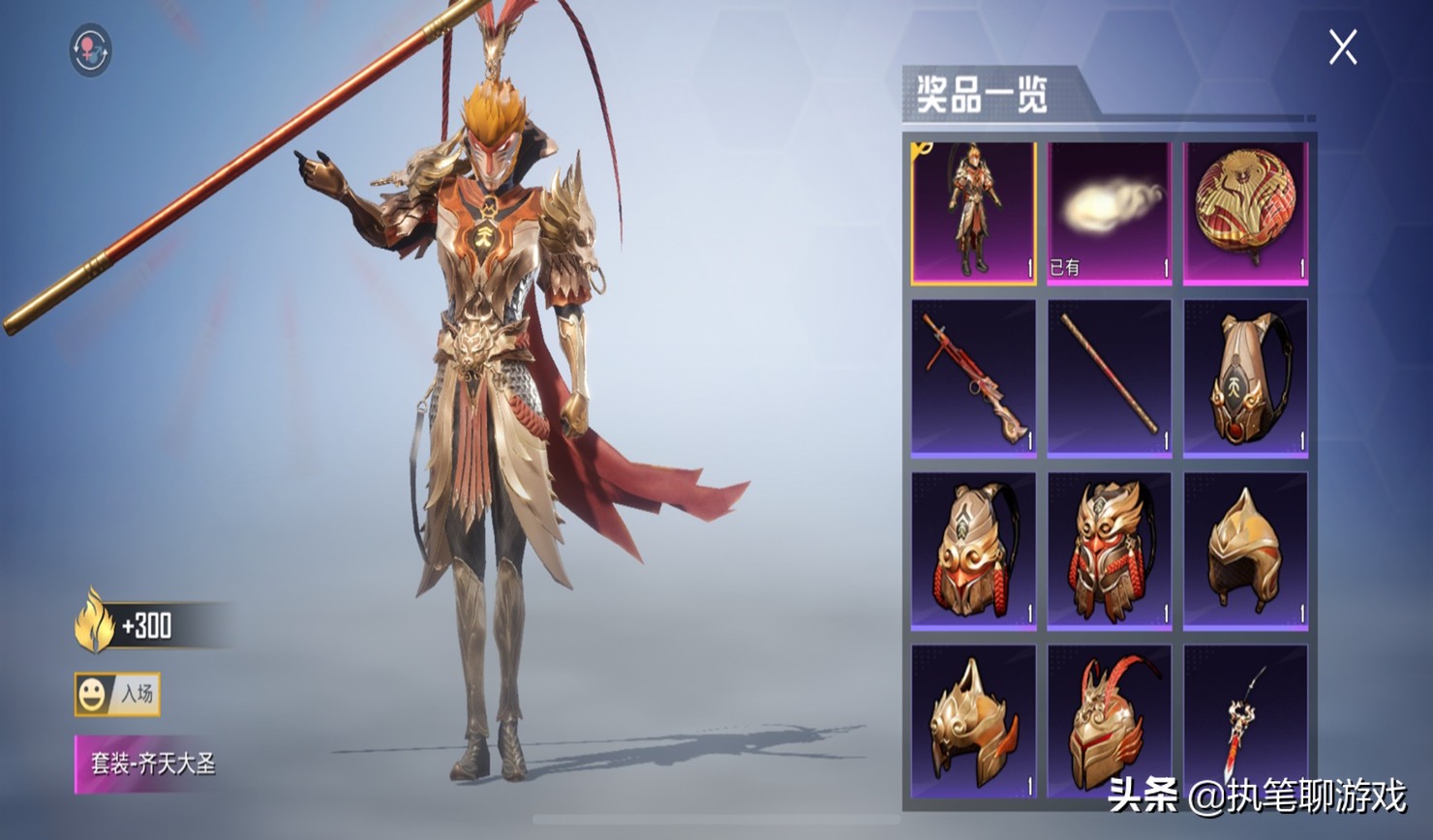Pick the backpack with 天 emblem
This screenshot has height=840, width=1433.
tap(1245, 377)
